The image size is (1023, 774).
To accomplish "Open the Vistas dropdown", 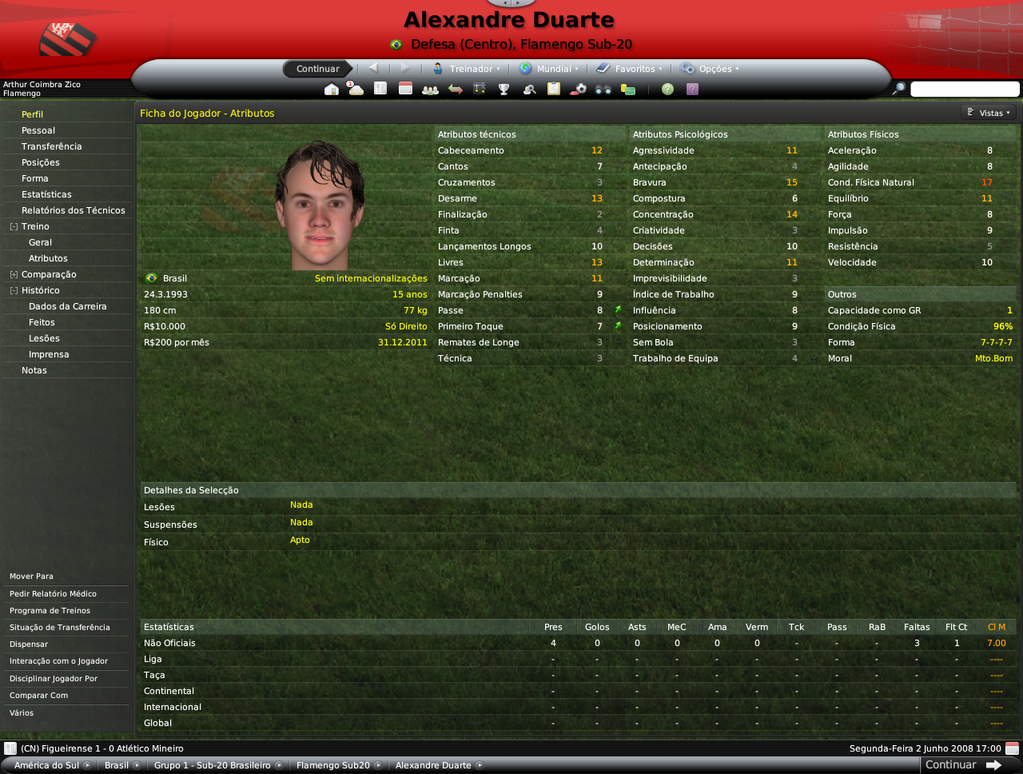I will [988, 113].
